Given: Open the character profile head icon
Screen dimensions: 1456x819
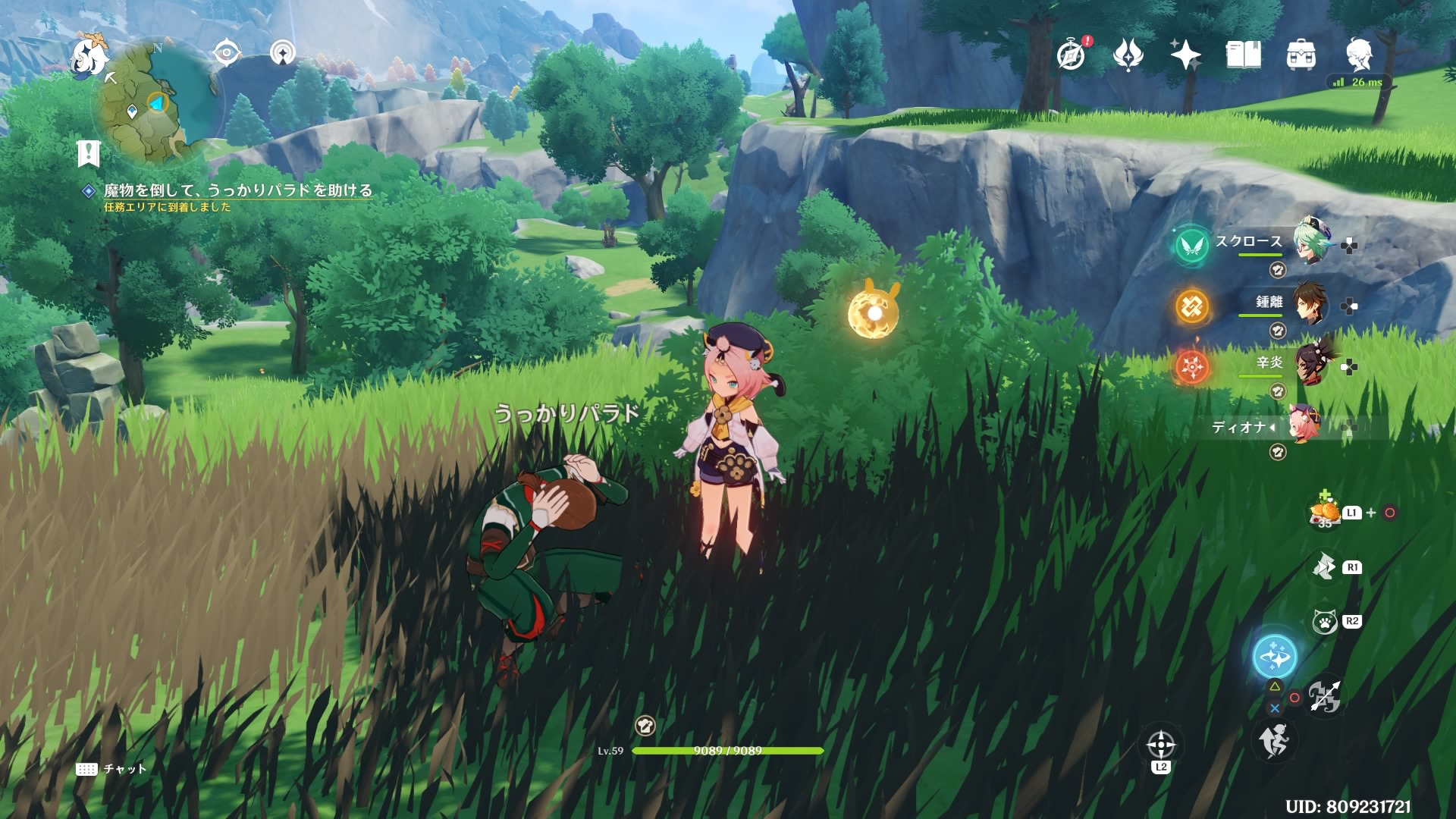Looking at the screenshot, I should click(1360, 55).
